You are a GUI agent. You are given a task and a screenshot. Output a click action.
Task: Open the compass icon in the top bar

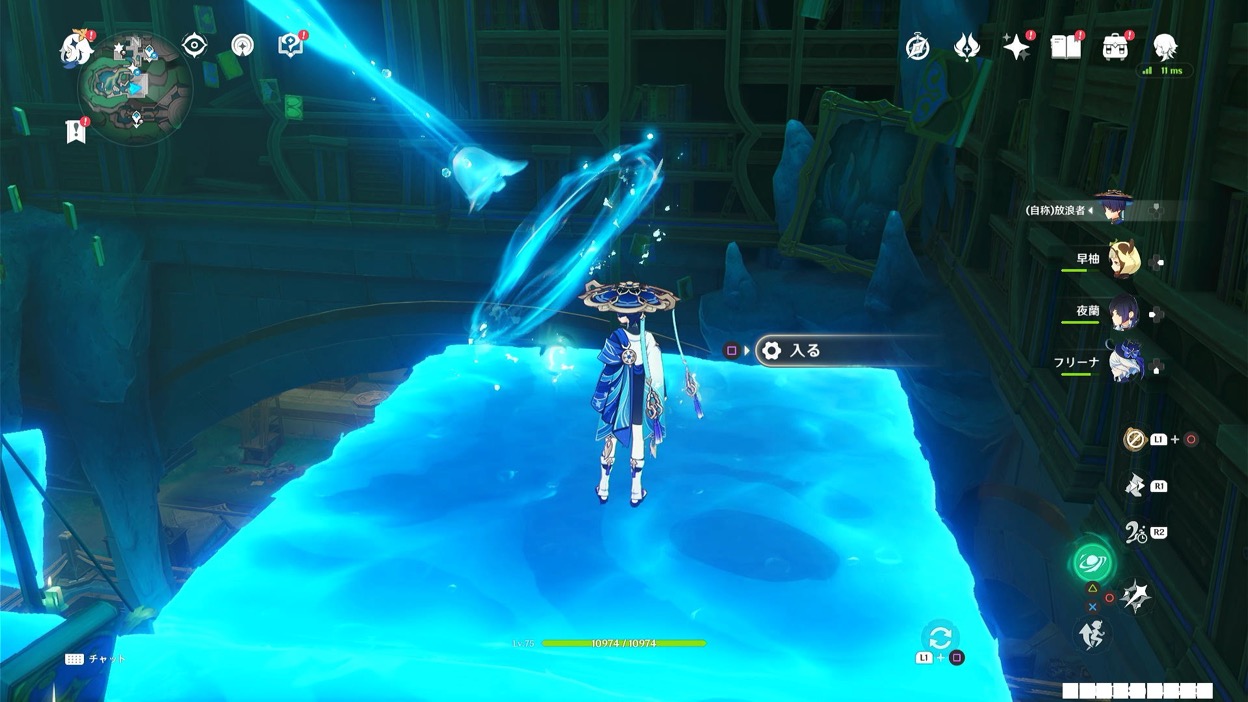pyautogui.click(x=918, y=47)
